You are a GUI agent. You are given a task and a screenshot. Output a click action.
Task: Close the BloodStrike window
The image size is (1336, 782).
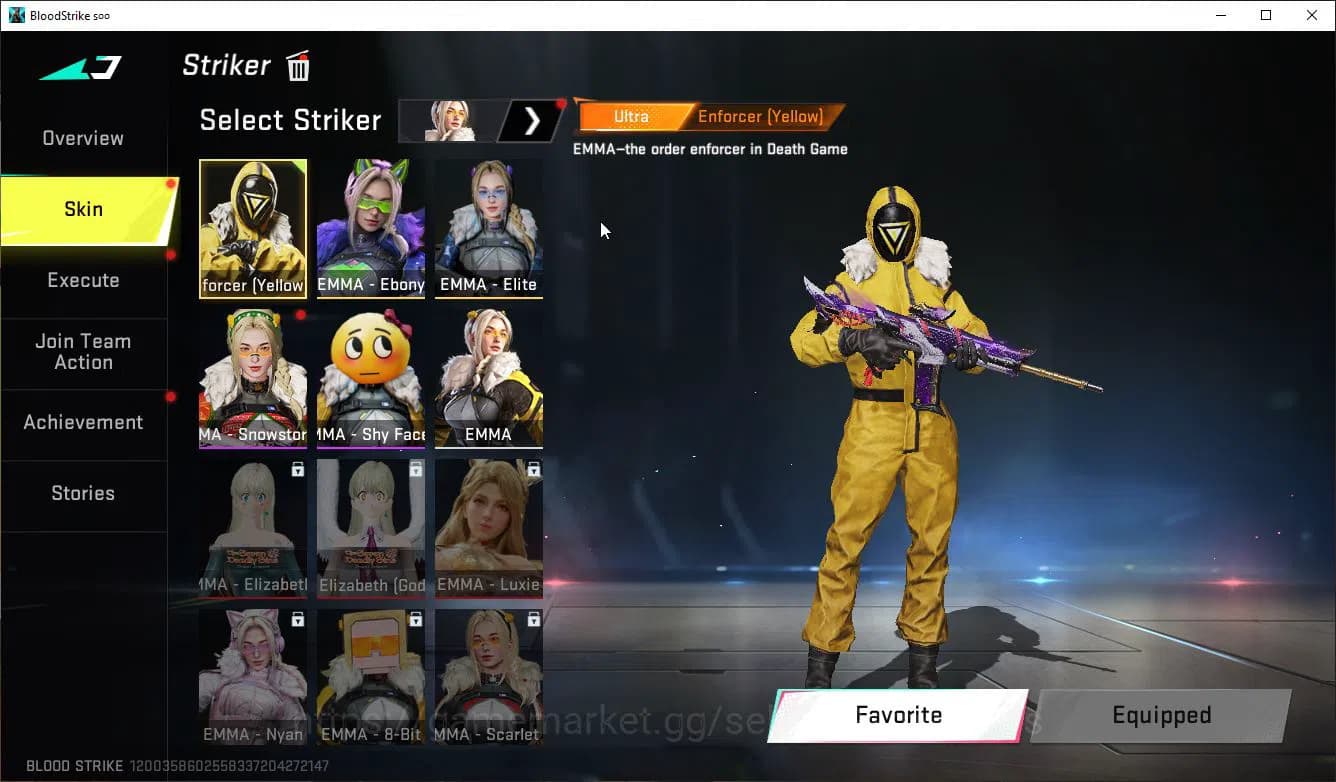tap(1312, 15)
